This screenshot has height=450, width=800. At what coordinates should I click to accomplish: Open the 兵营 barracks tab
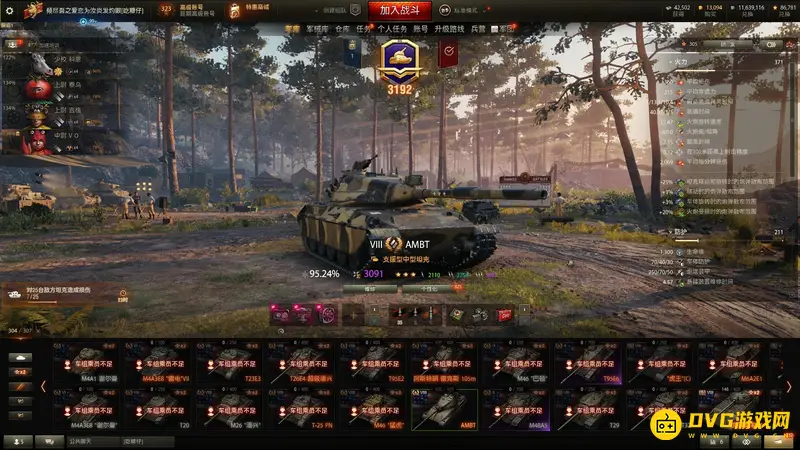pyautogui.click(x=478, y=30)
